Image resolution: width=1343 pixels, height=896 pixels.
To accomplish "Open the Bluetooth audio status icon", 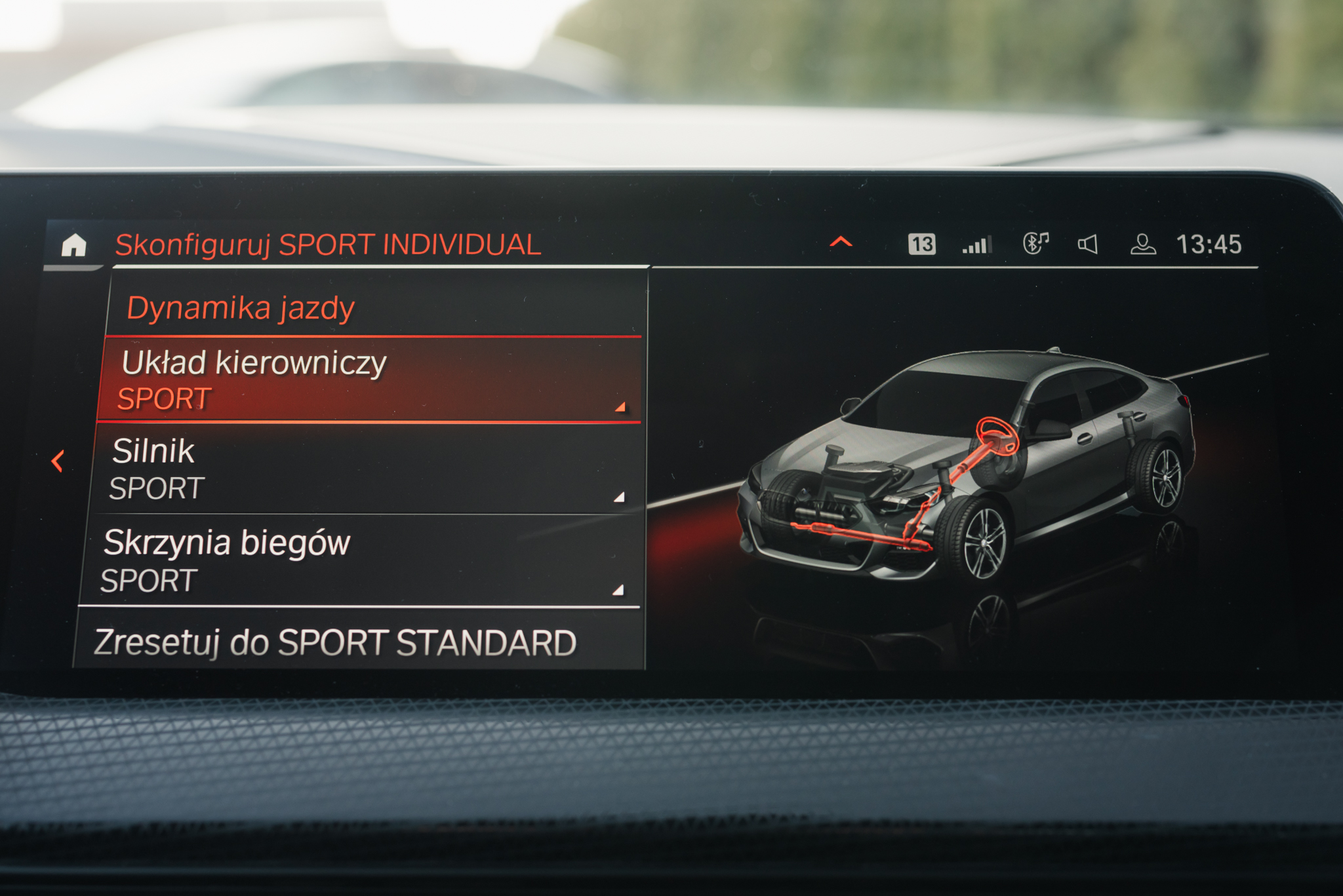I will click(x=1035, y=244).
